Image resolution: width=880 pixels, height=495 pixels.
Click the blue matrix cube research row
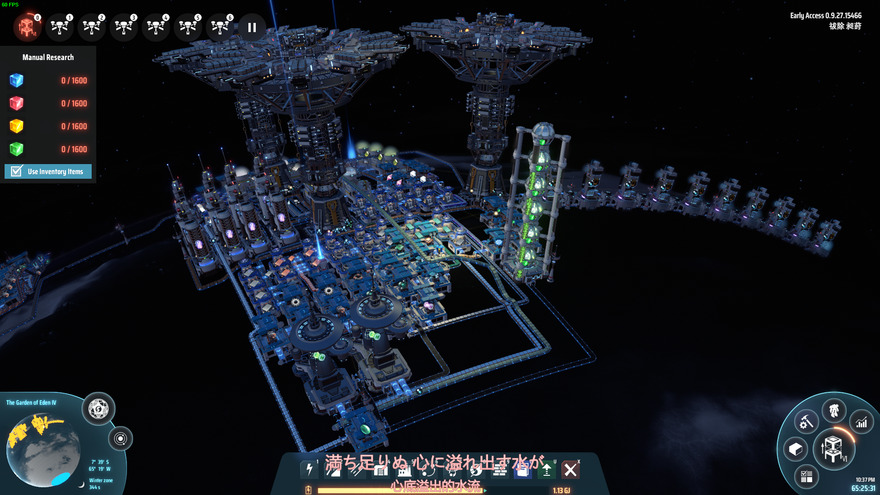coord(48,80)
